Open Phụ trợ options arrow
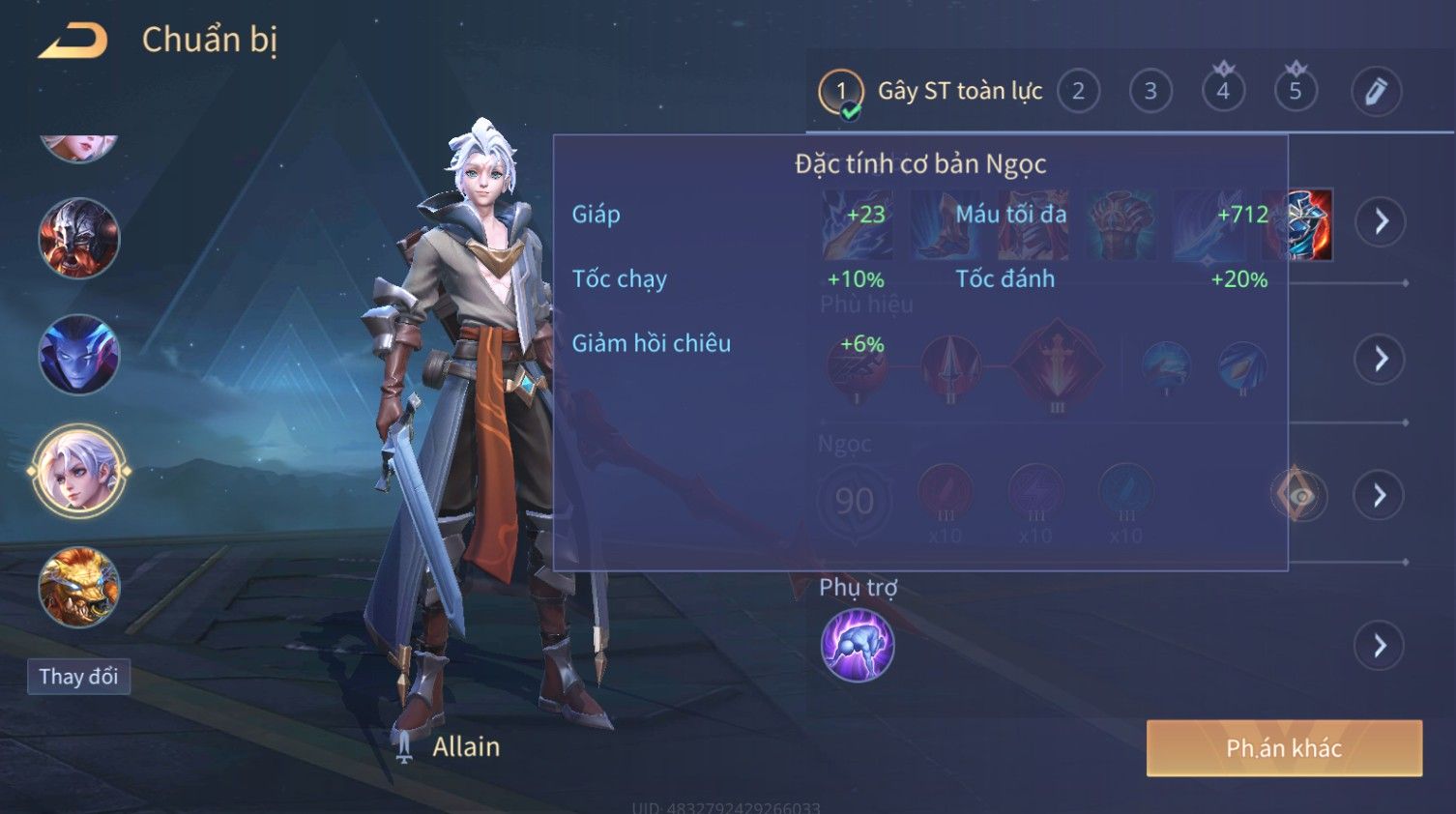The width and height of the screenshot is (1456, 814). 1381,646
